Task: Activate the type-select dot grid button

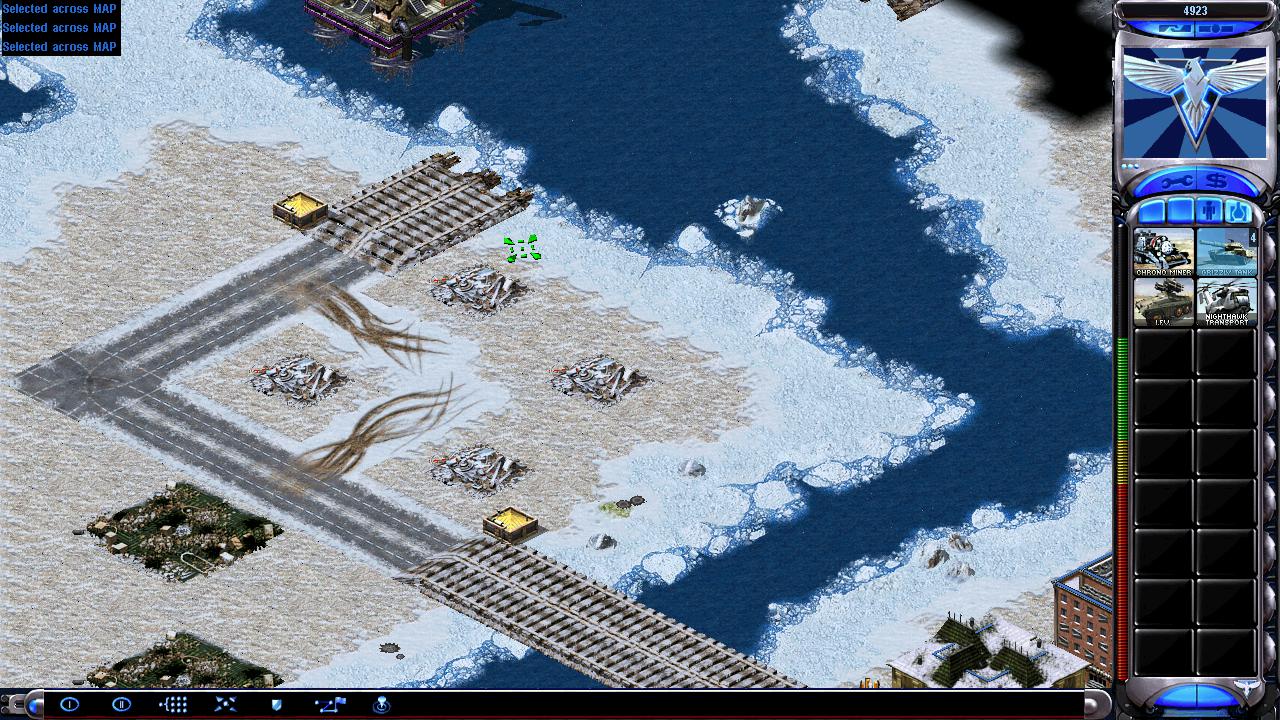Action: pos(173,704)
